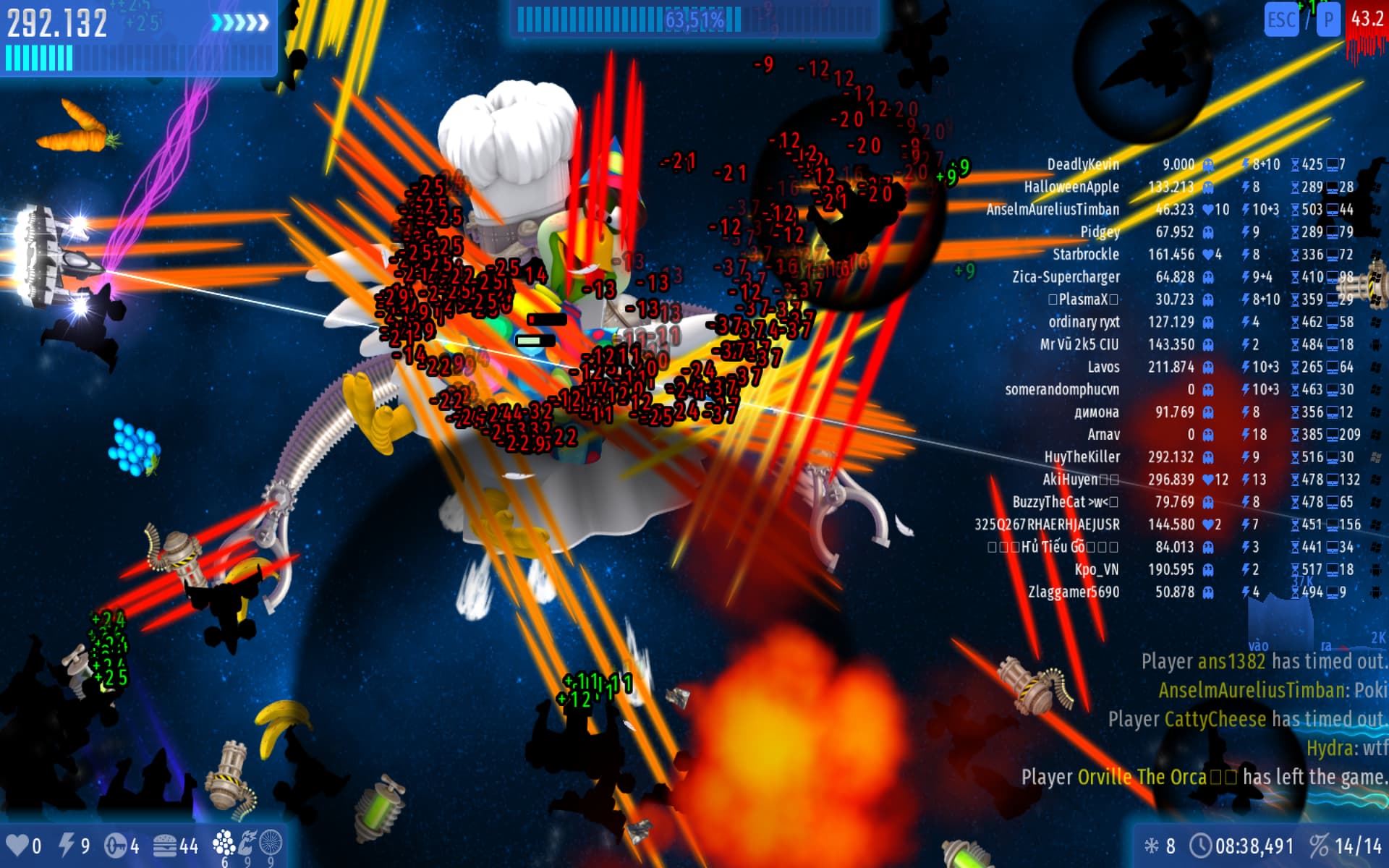
Task: Click the ESC menu button
Action: pyautogui.click(x=1281, y=20)
